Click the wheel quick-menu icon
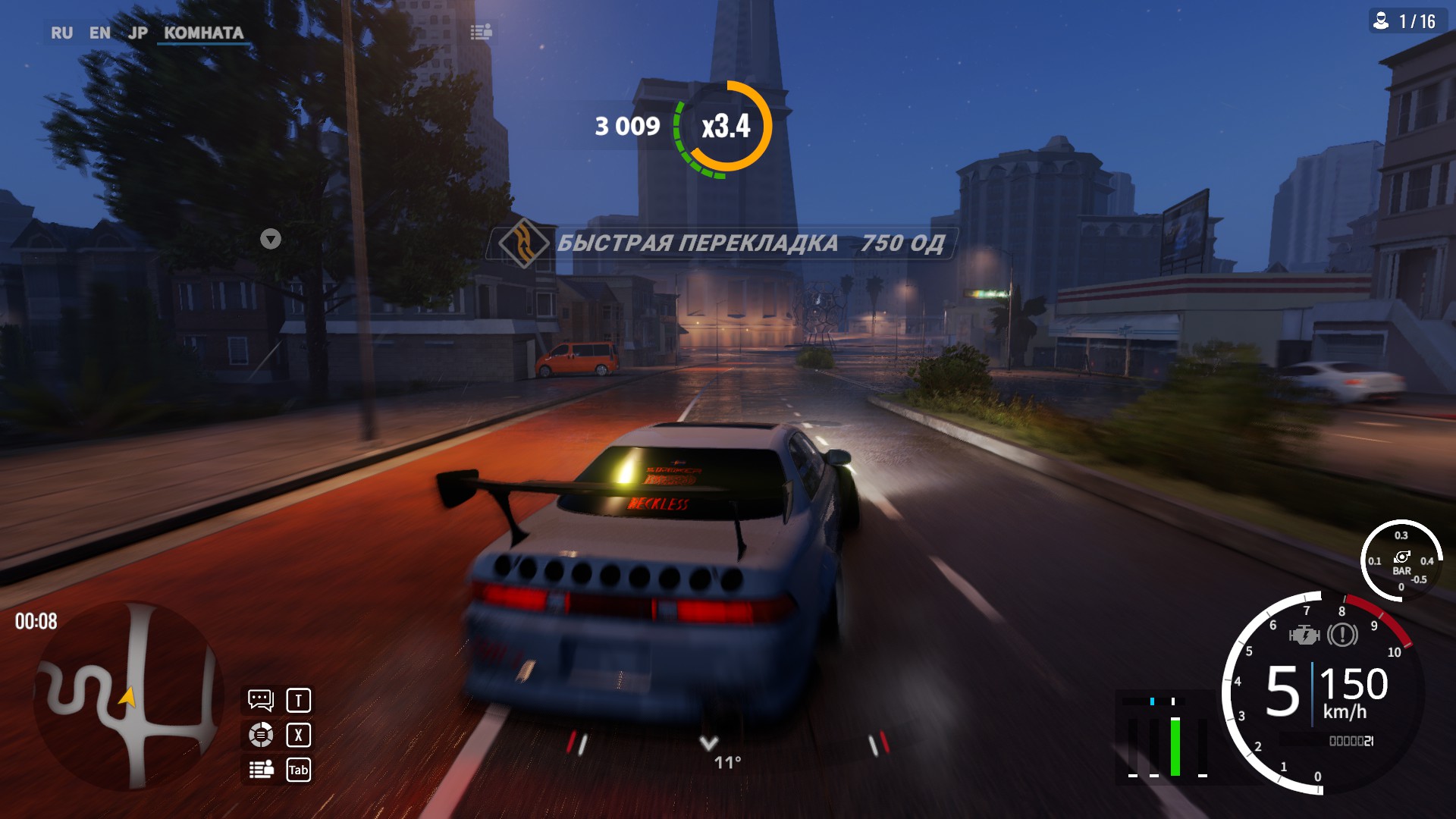This screenshot has width=1456, height=819. pyautogui.click(x=260, y=735)
